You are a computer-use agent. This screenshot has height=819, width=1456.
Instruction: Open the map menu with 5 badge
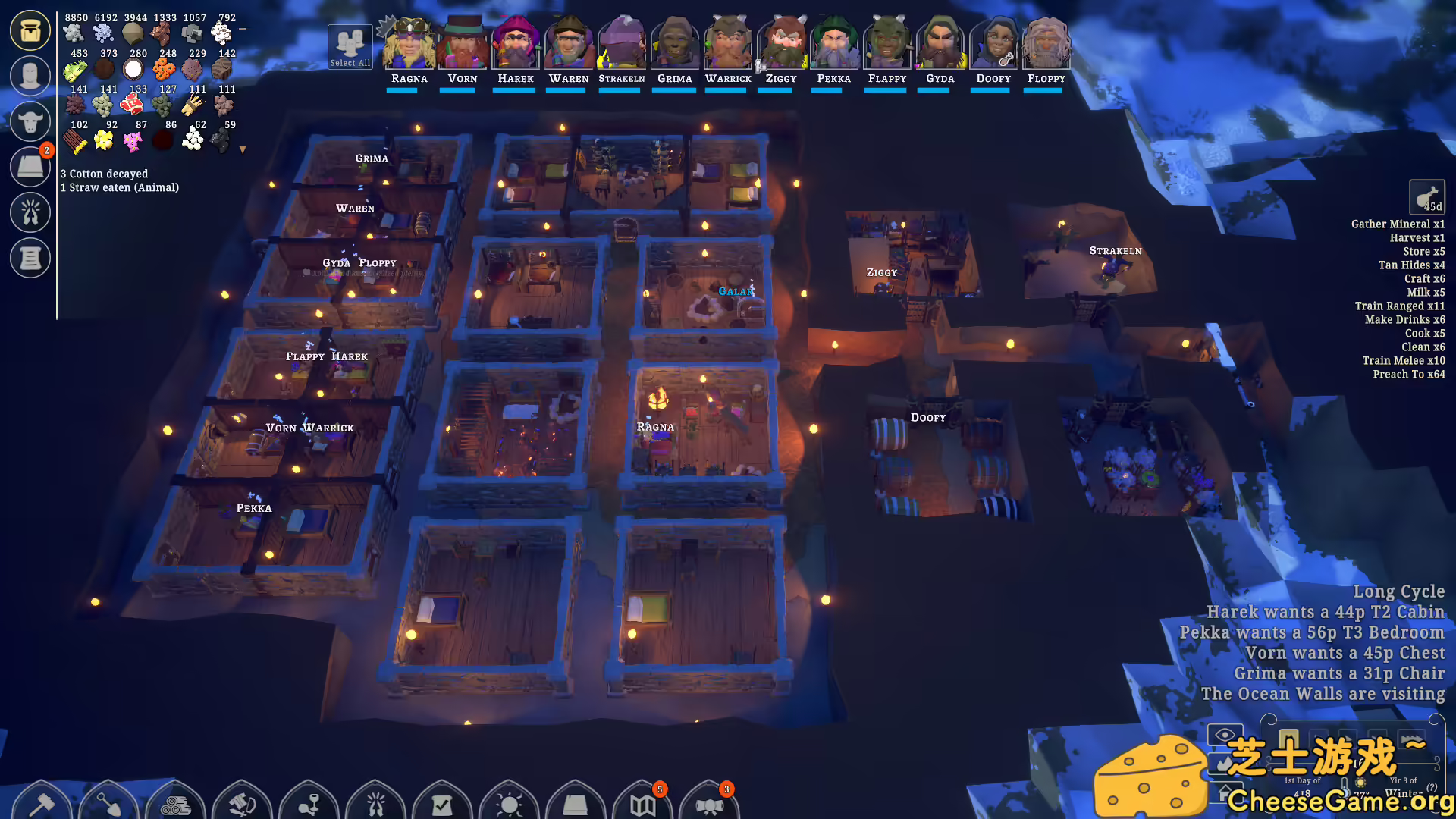[x=642, y=802]
